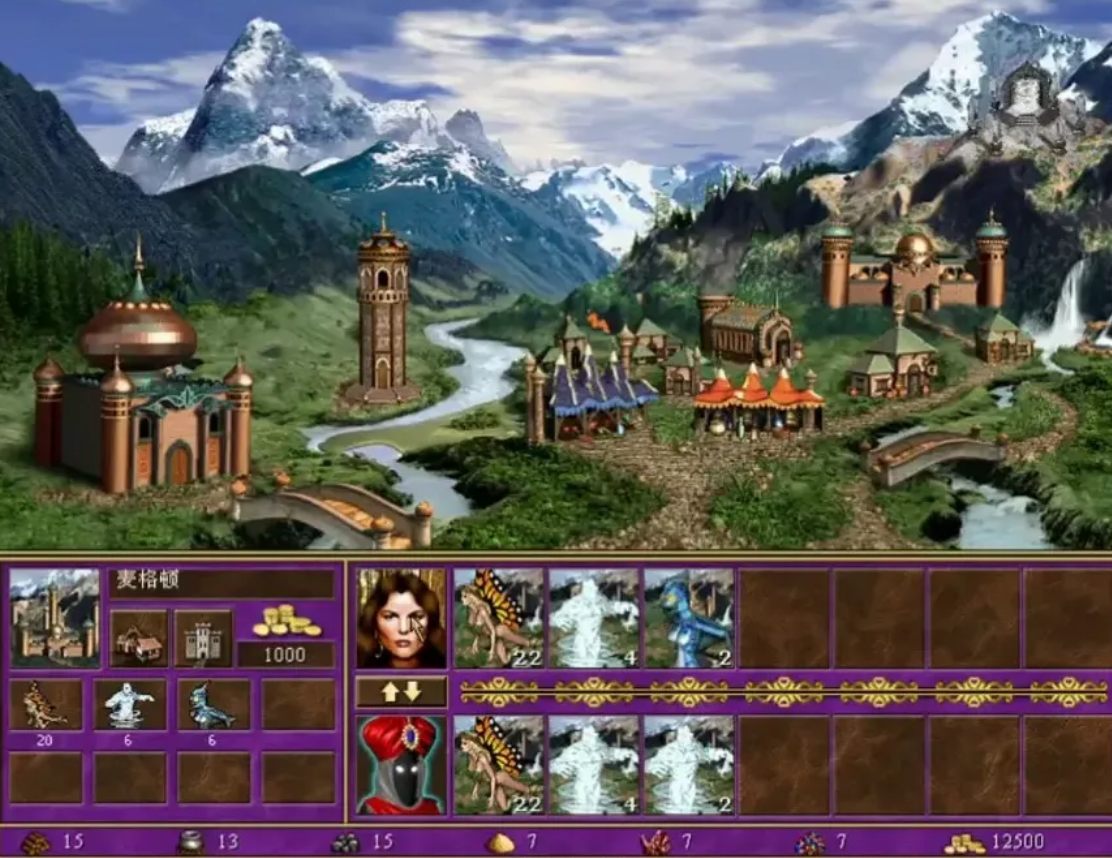Select the elemental stack of 2

pyautogui.click(x=689, y=765)
